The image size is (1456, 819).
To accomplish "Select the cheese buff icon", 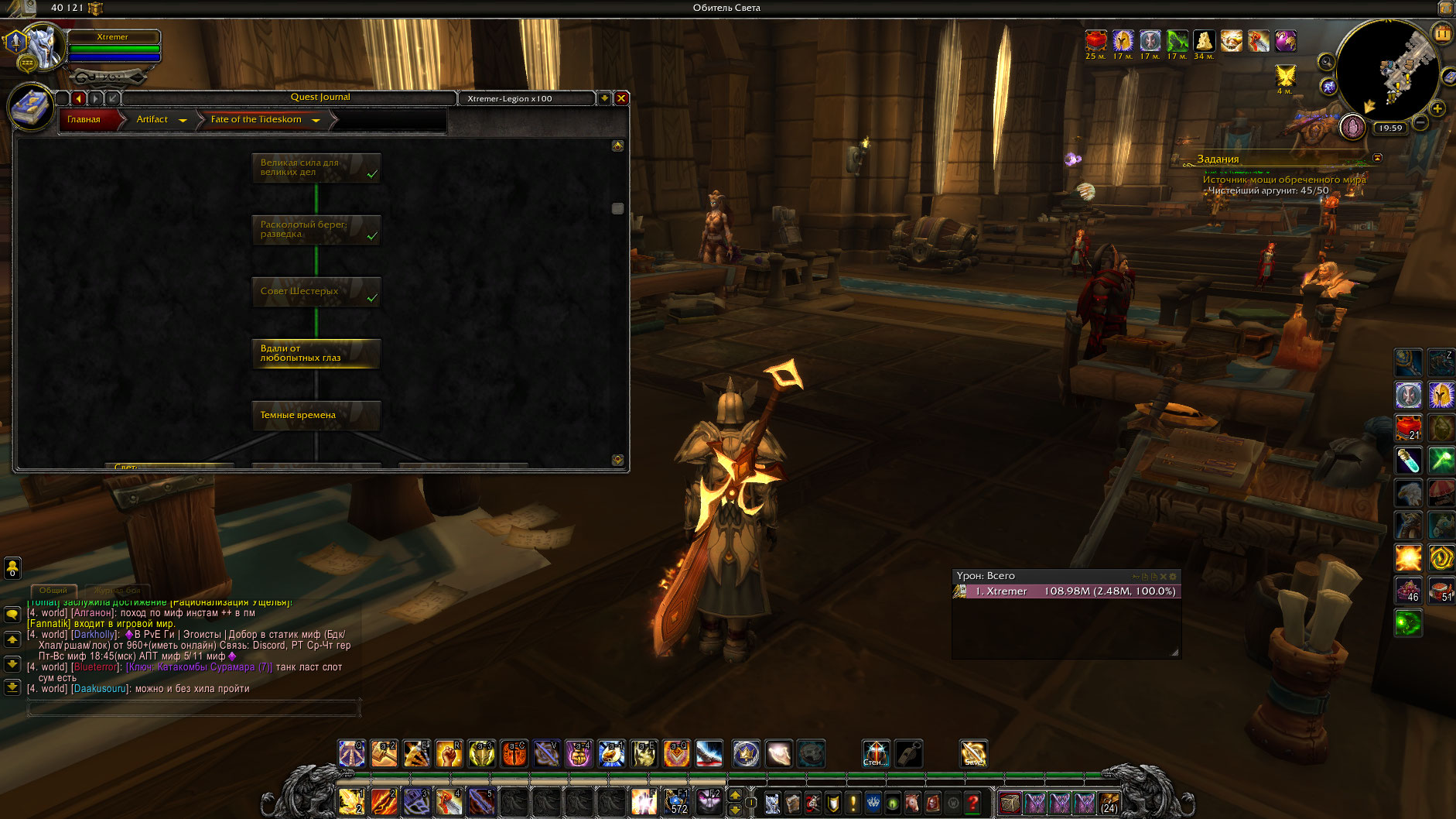I will [1203, 41].
